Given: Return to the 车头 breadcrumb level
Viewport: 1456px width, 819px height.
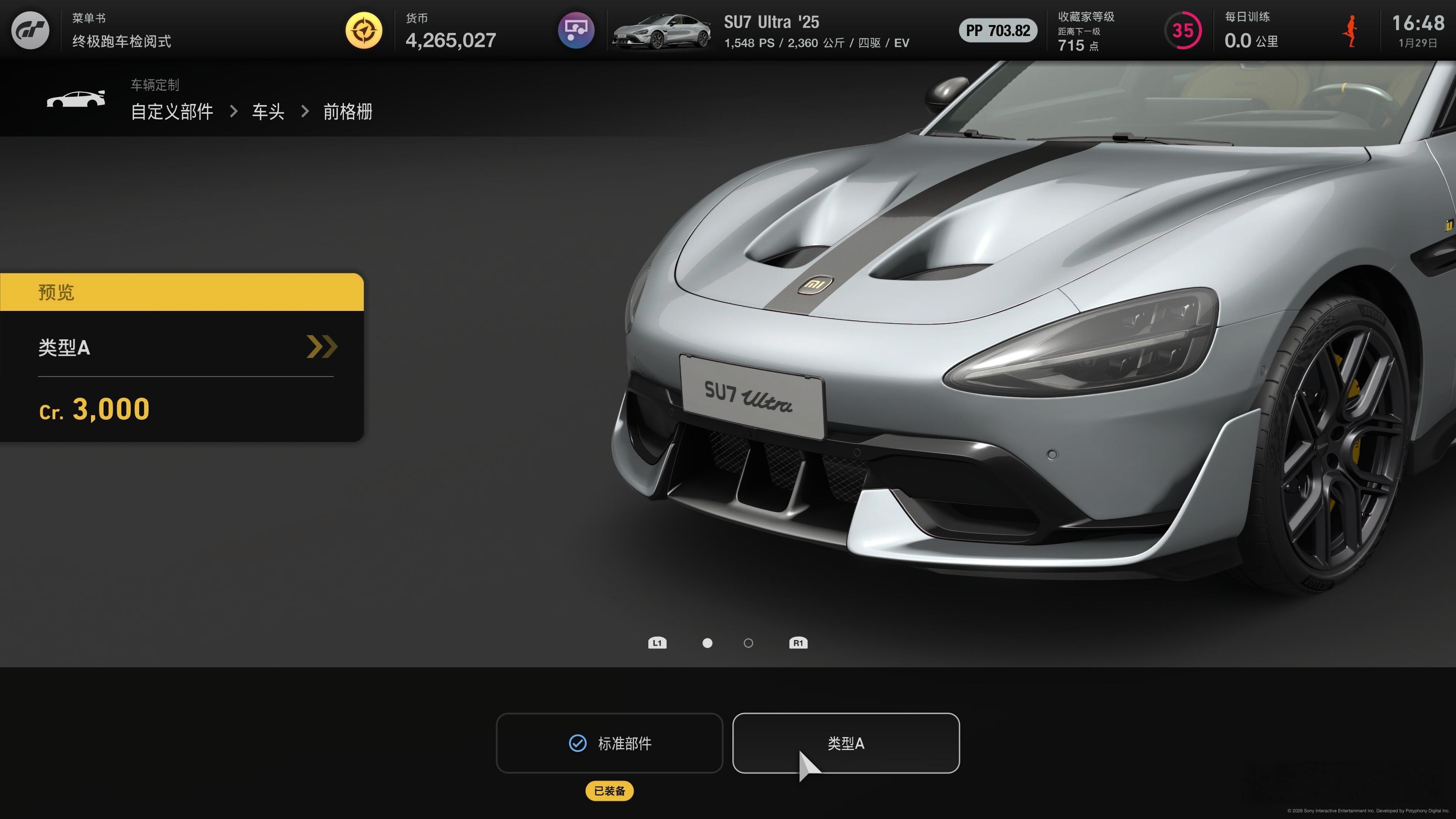Looking at the screenshot, I should click(268, 111).
